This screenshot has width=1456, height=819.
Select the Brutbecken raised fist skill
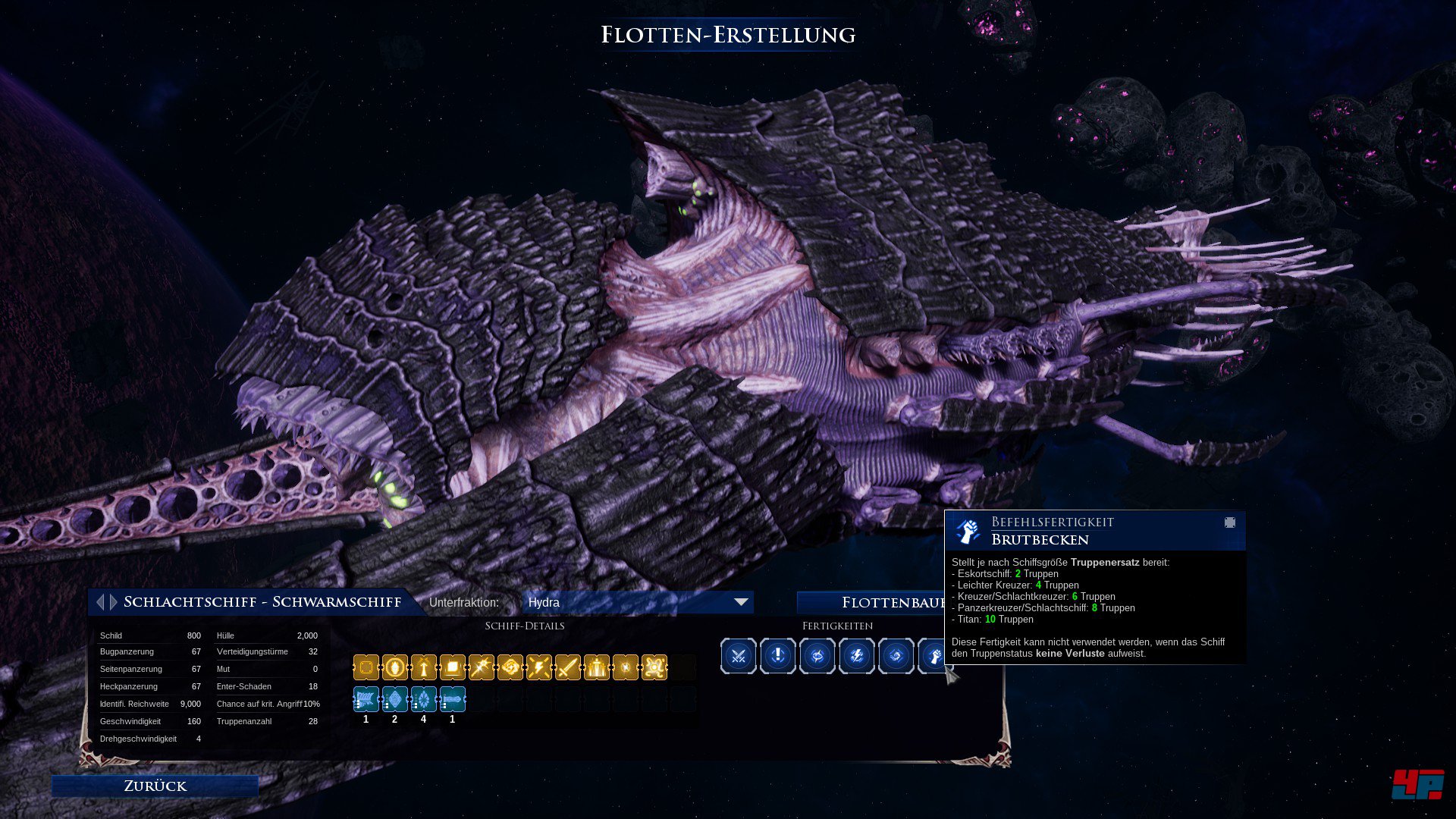pos(934,656)
